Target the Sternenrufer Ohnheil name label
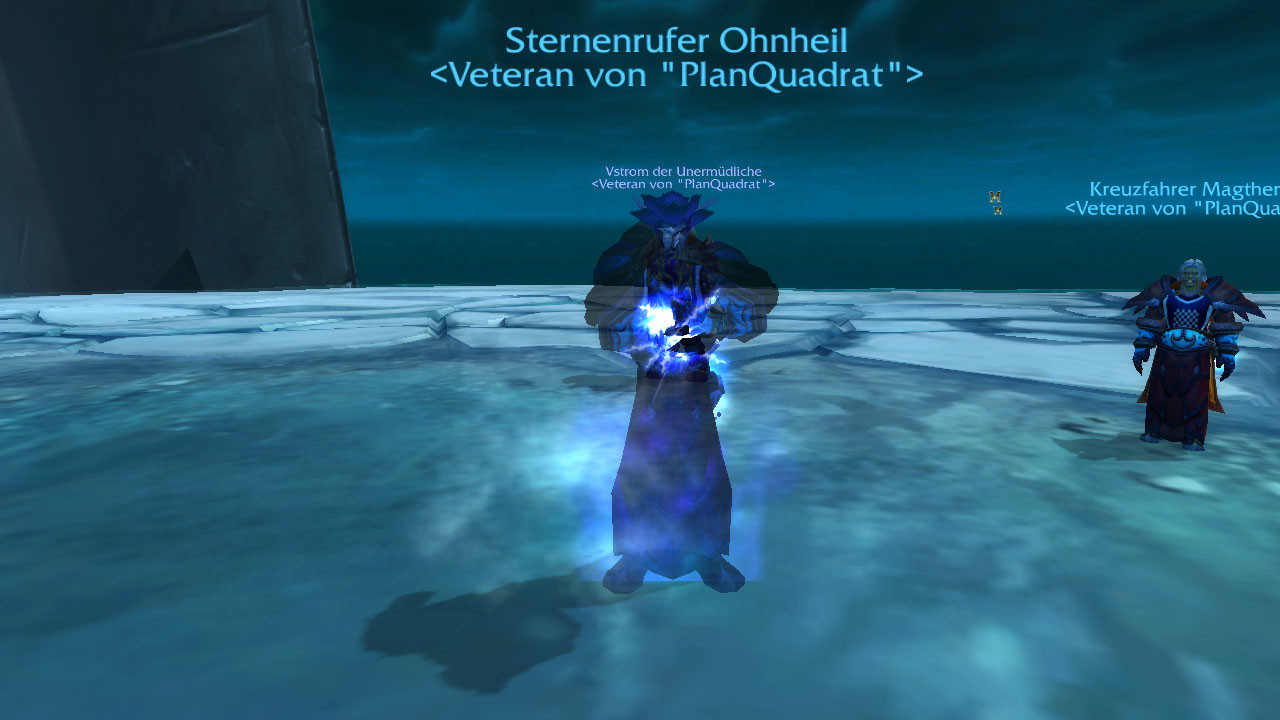The image size is (1280, 720). (x=676, y=42)
